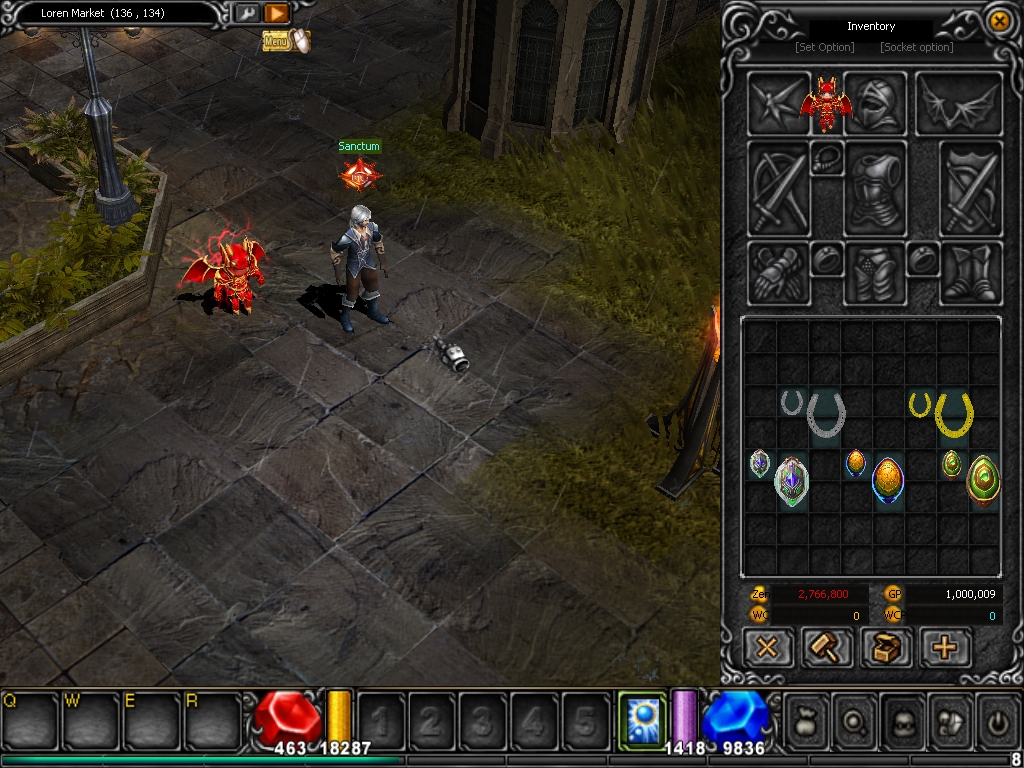Click the power icon on the bar
This screenshot has width=1024, height=768.
998,719
